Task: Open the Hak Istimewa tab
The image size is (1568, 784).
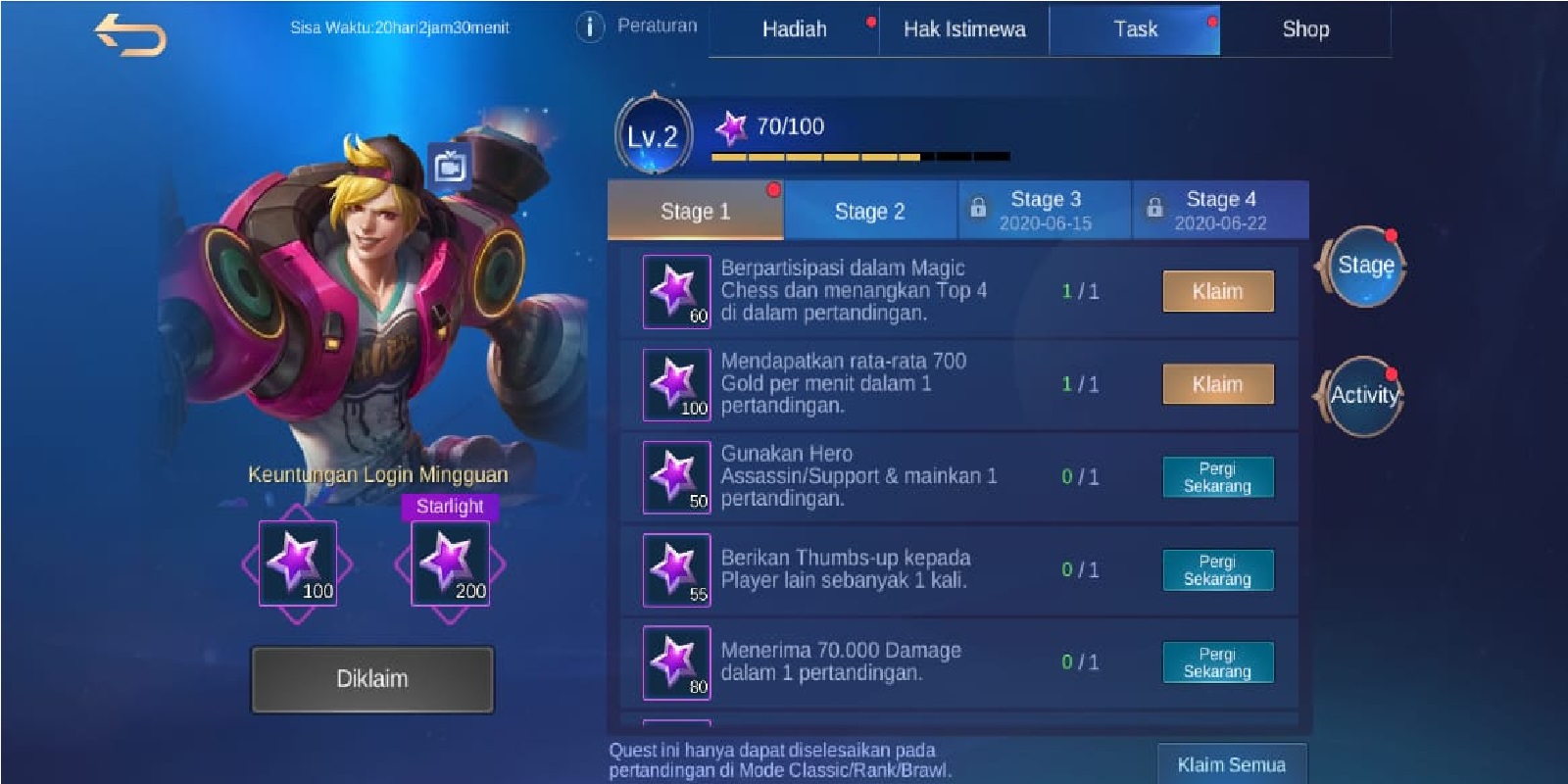Action: [x=964, y=29]
